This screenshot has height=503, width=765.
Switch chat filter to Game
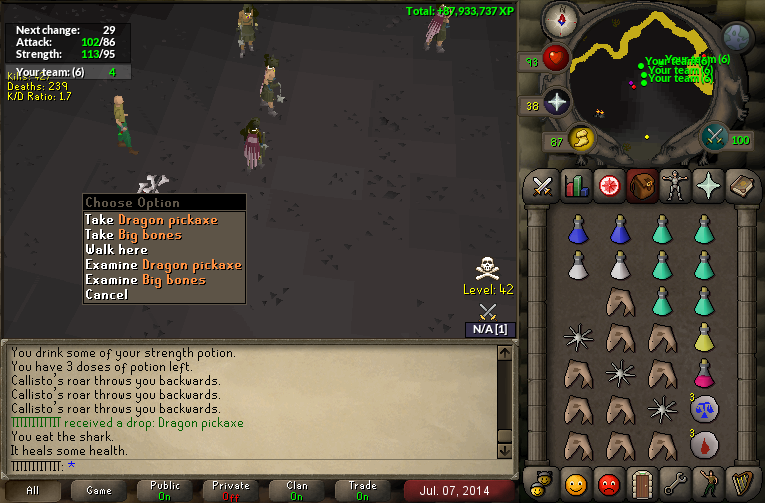pos(99,491)
